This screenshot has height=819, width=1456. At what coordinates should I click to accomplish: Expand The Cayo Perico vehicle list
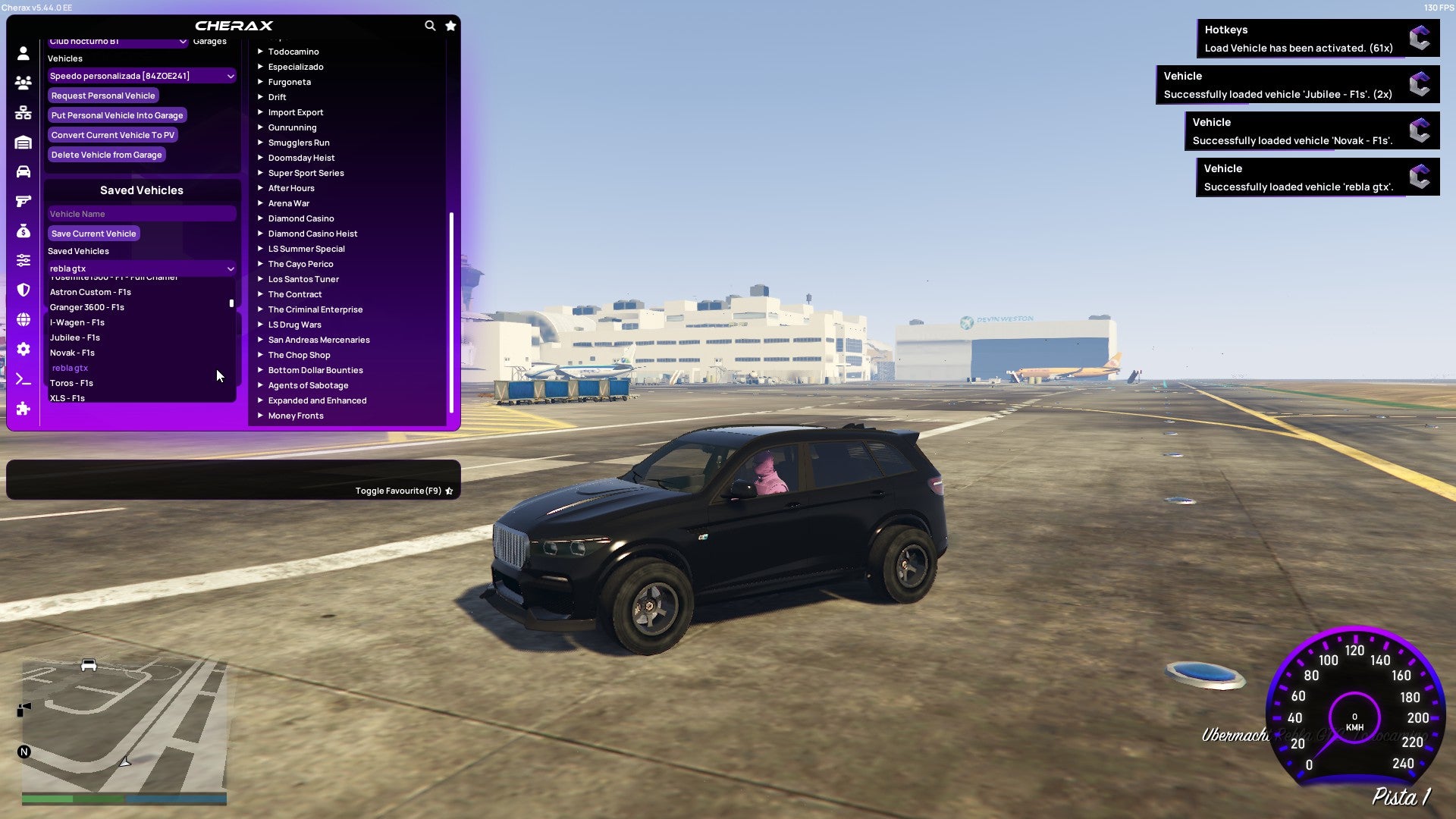click(x=300, y=264)
